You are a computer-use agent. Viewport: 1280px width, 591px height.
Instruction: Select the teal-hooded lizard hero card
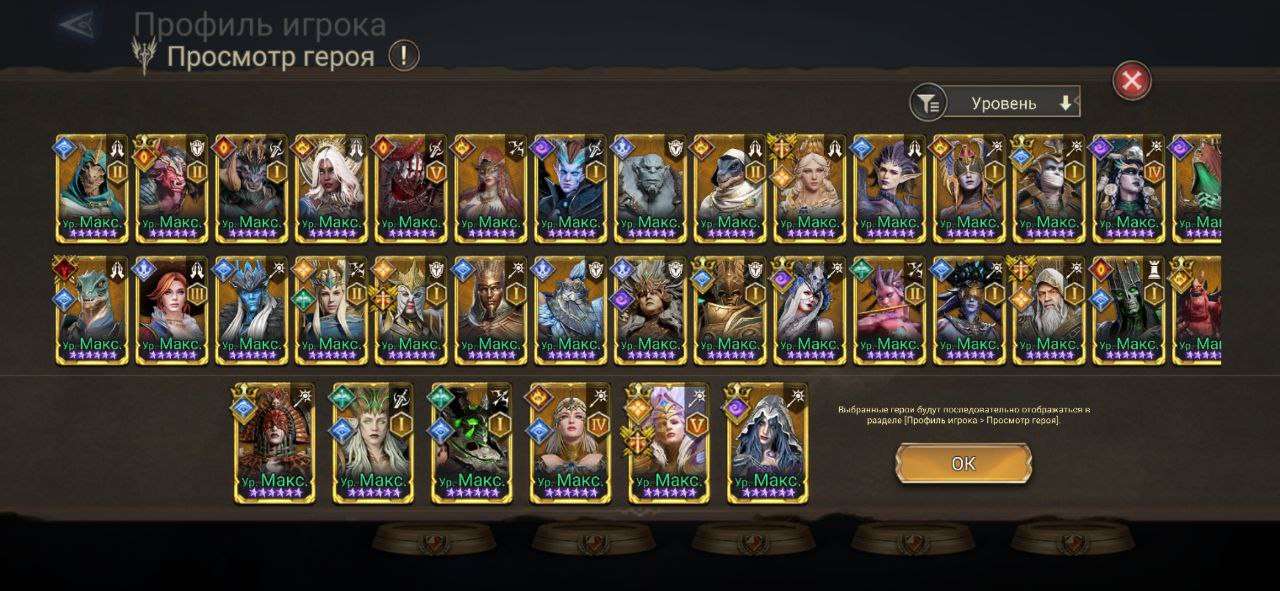click(92, 190)
